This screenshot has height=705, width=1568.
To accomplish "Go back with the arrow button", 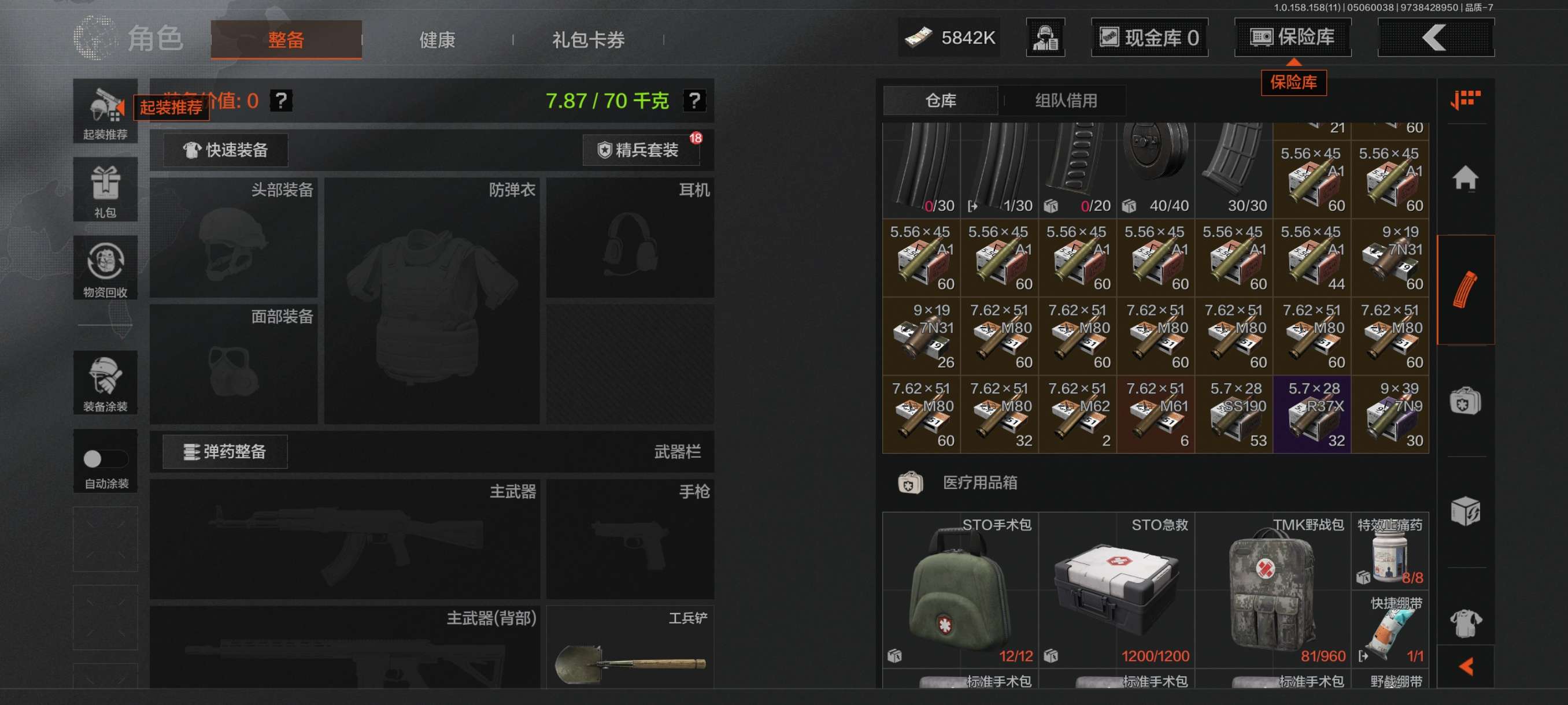I will coord(1434,38).
